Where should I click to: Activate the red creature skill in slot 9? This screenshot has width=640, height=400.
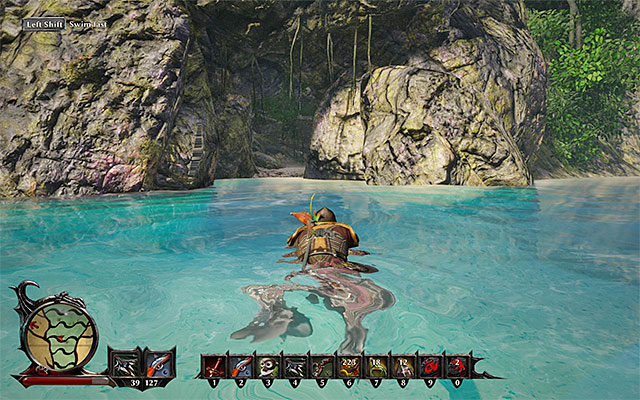pos(430,366)
